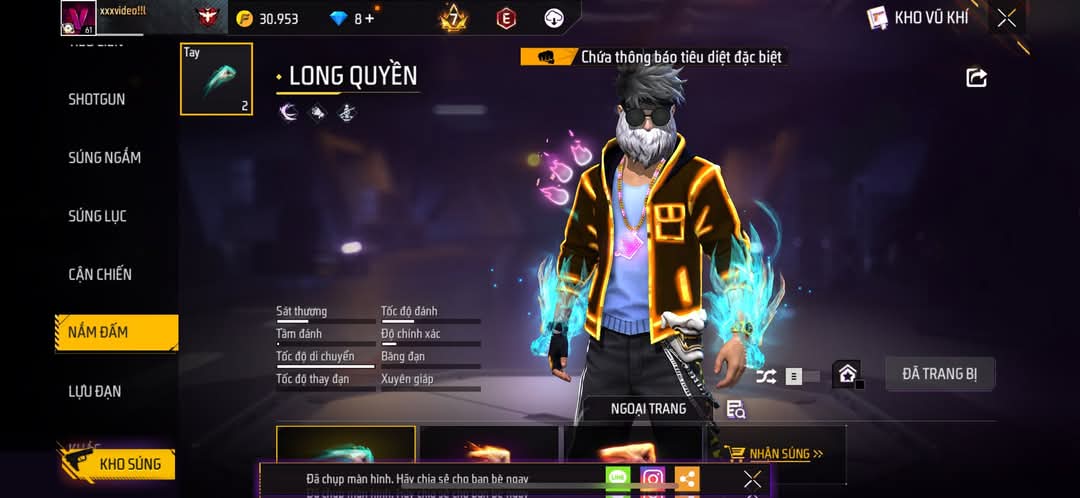Open the player profile avatar
The image size is (1080, 498).
coord(78,17)
